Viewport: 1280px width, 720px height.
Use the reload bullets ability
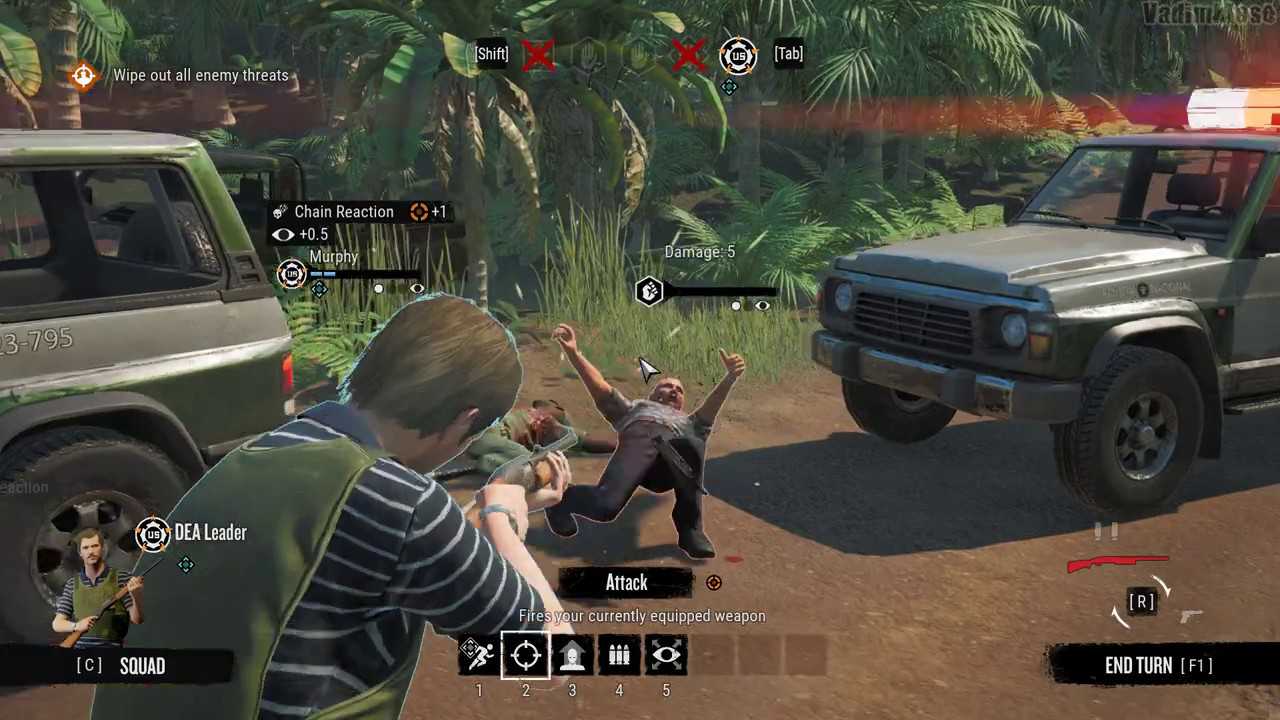point(619,656)
